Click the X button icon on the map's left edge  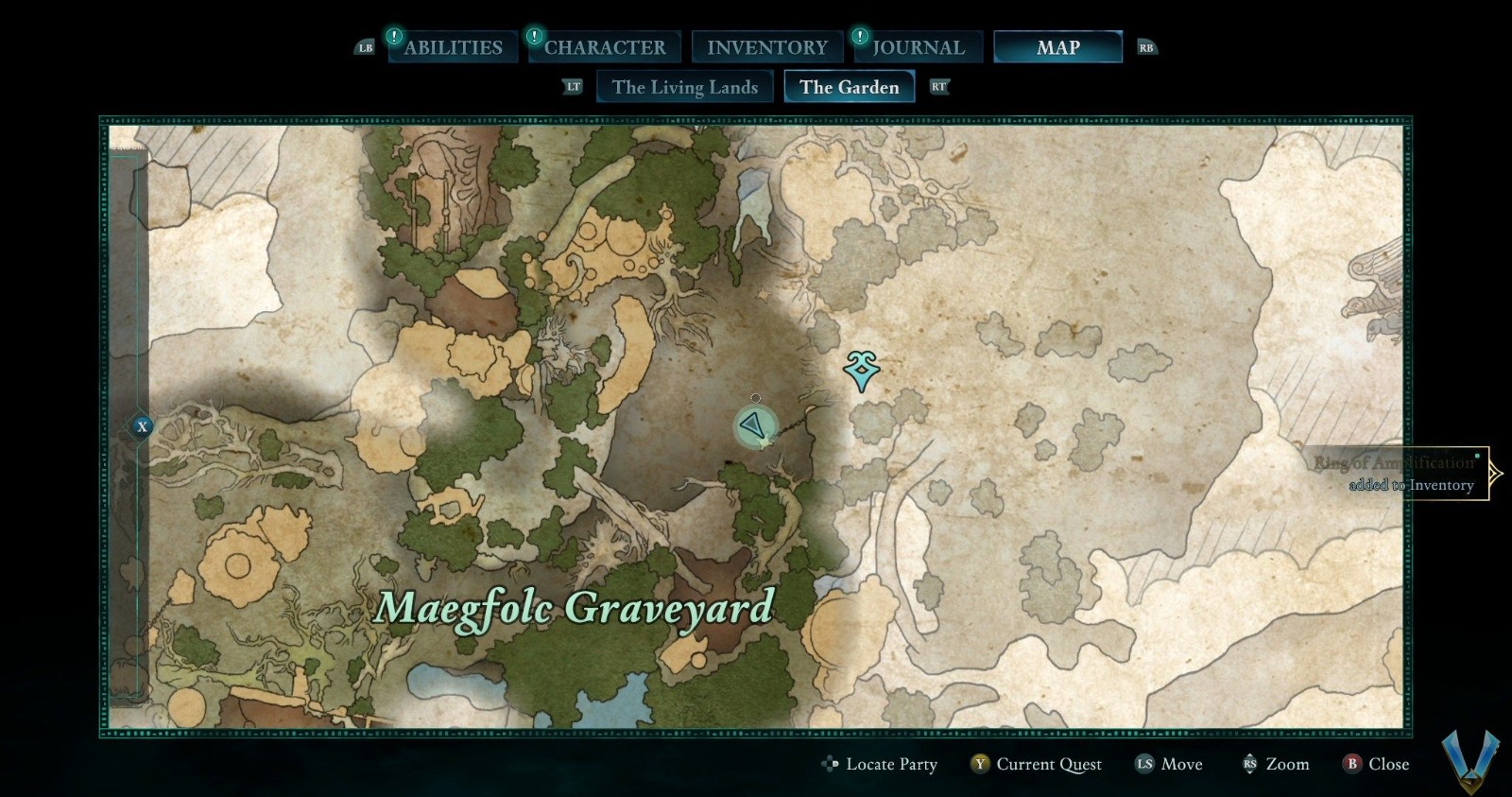141,427
